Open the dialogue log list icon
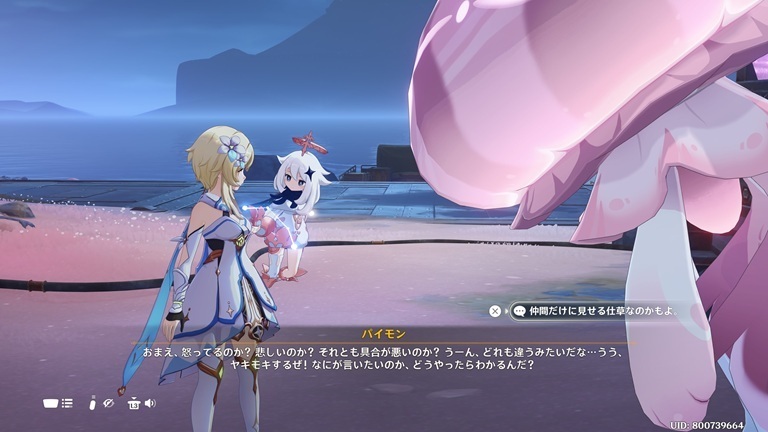This screenshot has height=432, width=768. pyautogui.click(x=67, y=403)
